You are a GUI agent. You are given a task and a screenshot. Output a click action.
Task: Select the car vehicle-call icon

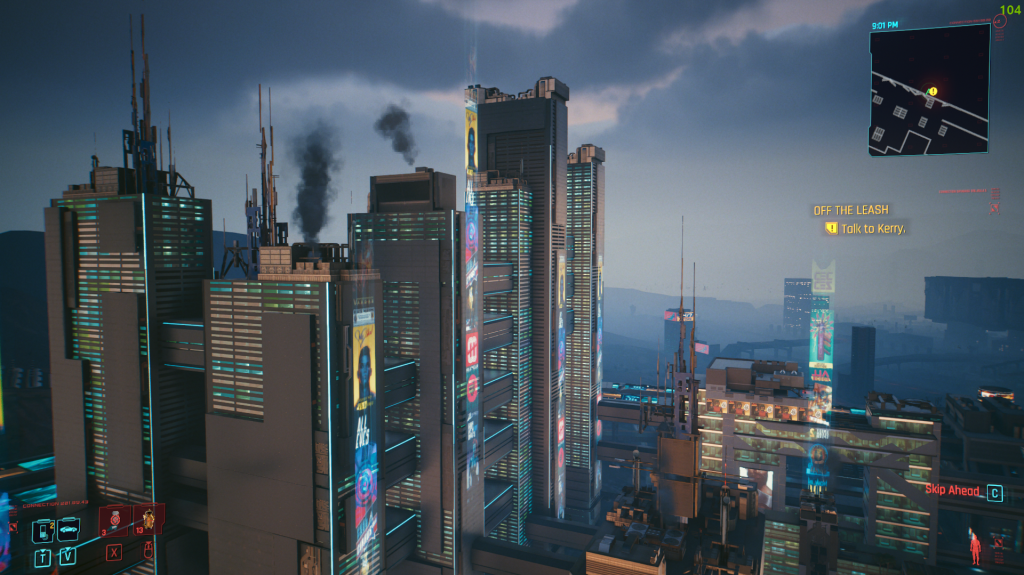(68, 531)
